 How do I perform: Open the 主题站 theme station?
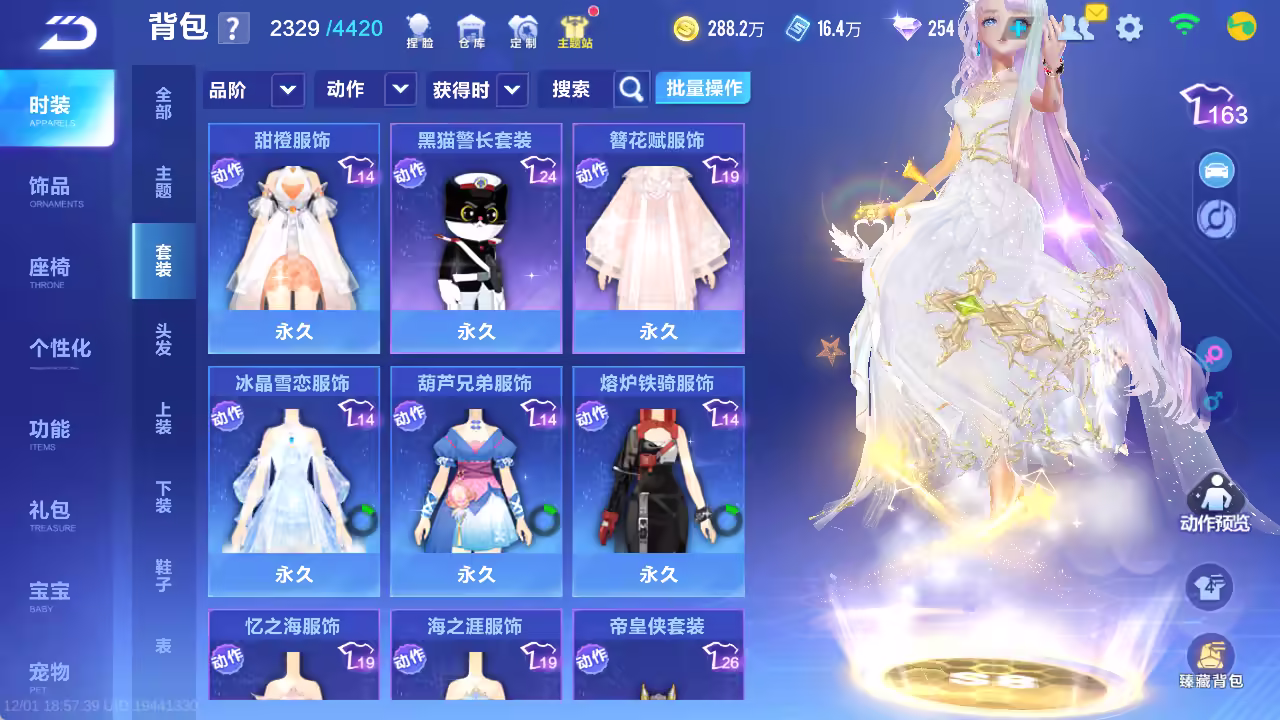point(574,32)
